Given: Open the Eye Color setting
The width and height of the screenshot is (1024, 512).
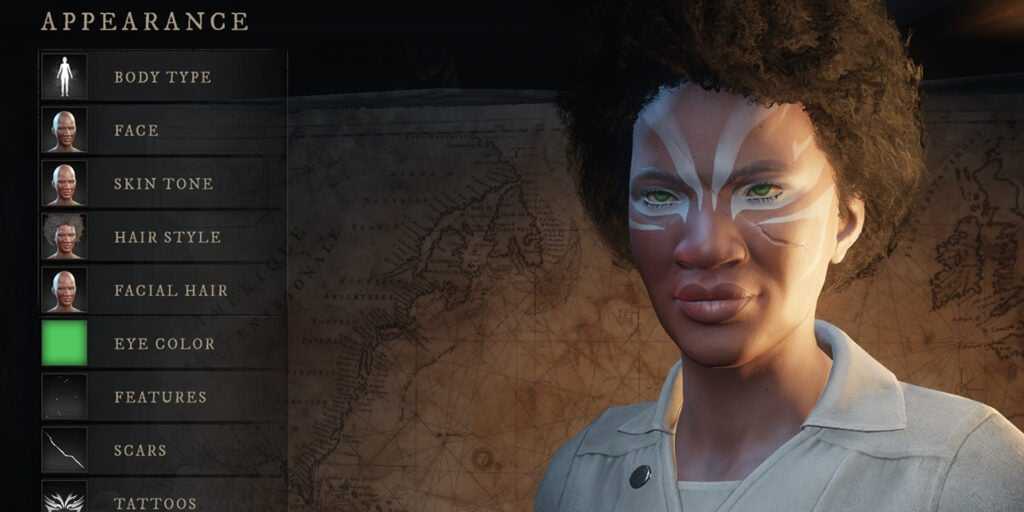Looking at the screenshot, I should (164, 343).
